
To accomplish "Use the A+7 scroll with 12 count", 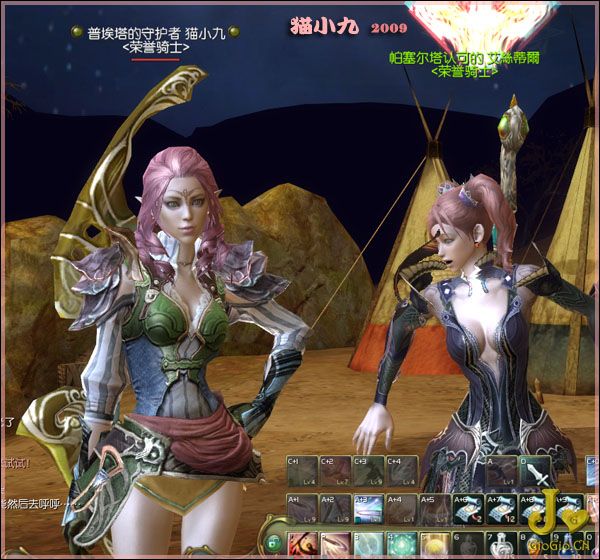I will pos(500,509).
